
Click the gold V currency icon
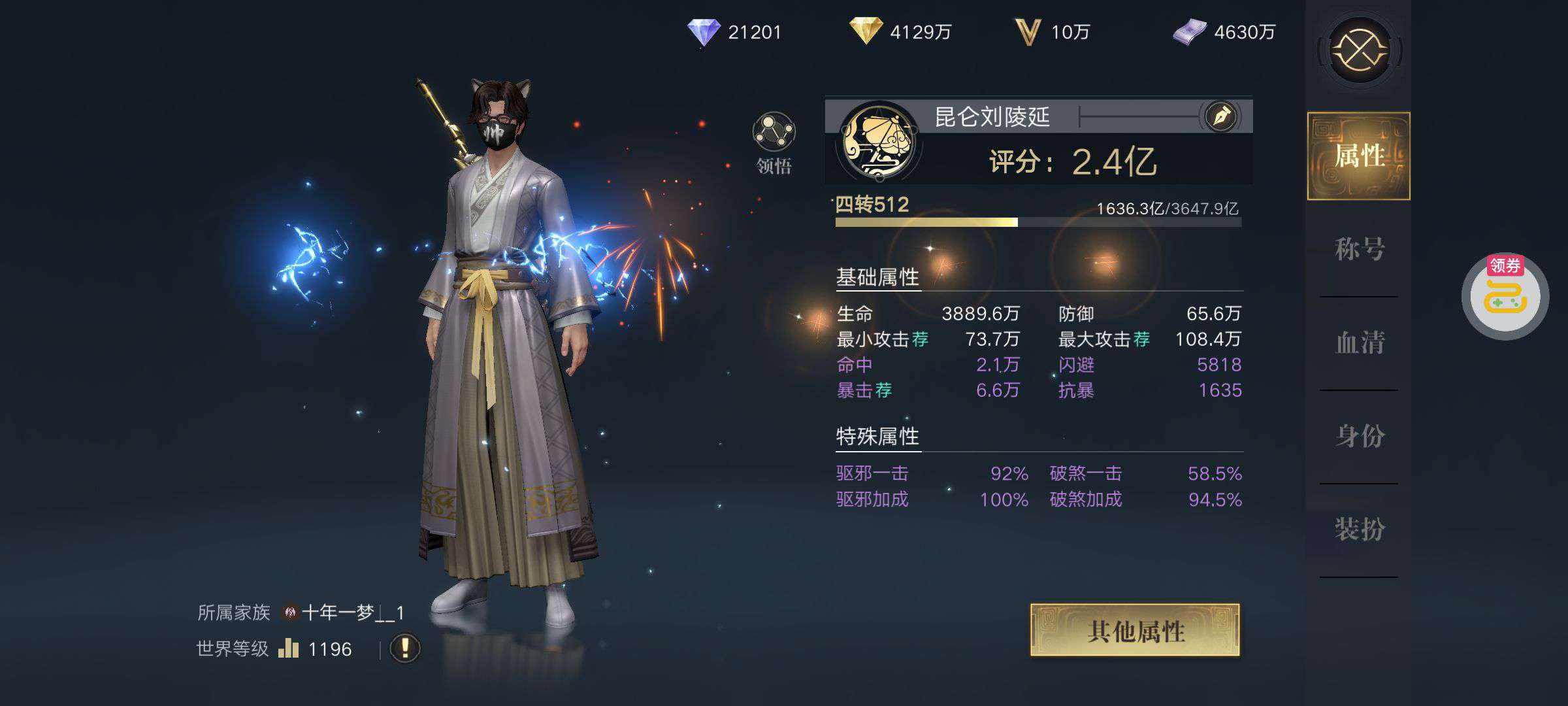tap(1027, 32)
